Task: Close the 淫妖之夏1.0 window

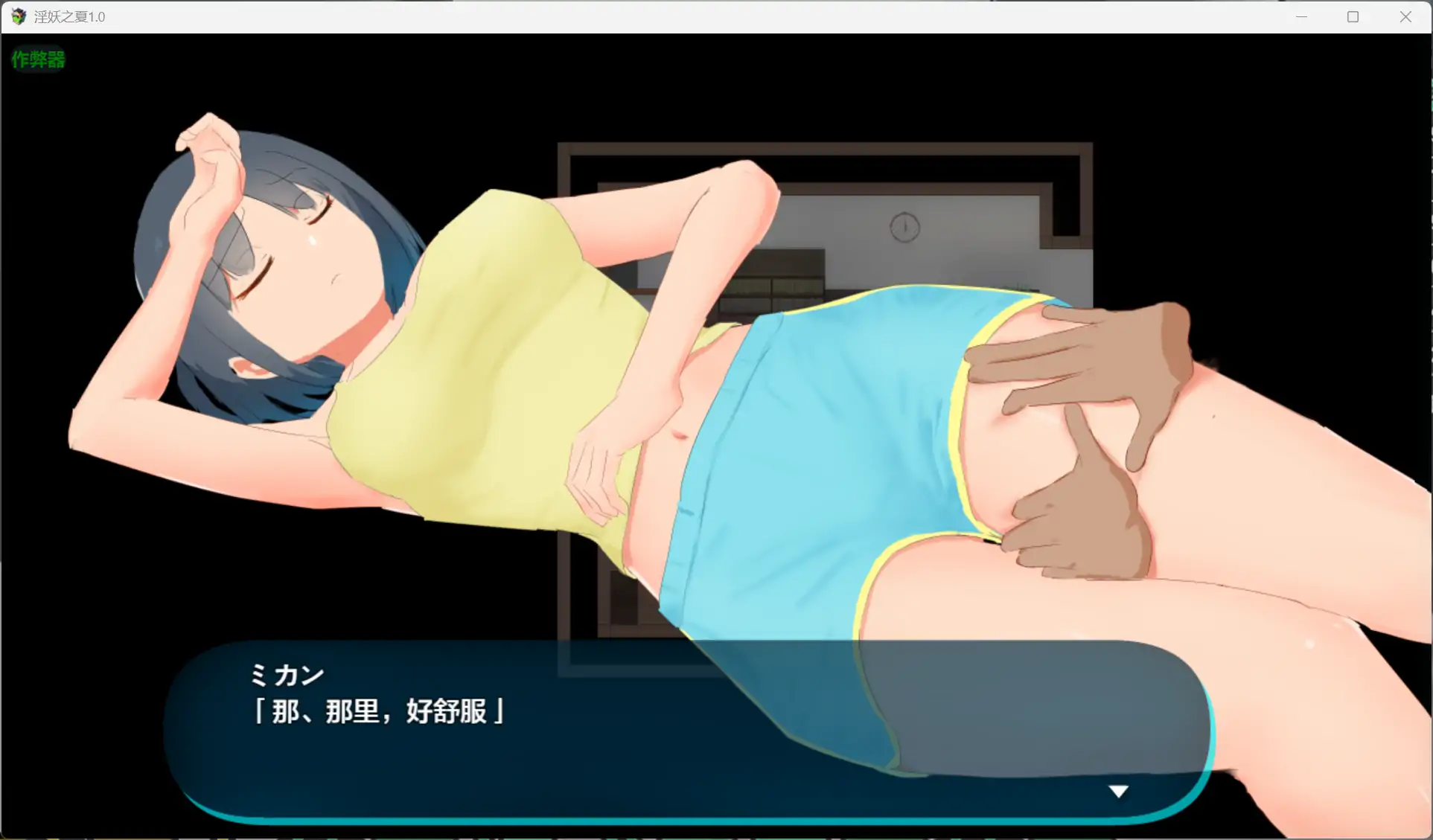Action: coord(1405,16)
